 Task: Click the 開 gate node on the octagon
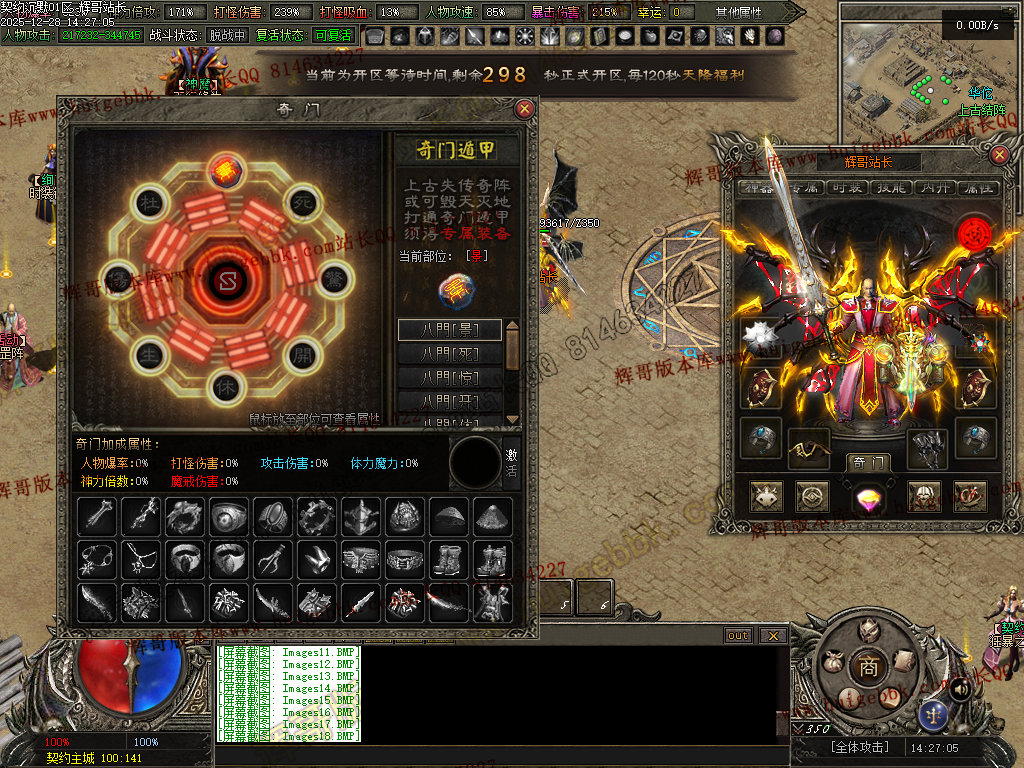[x=303, y=354]
